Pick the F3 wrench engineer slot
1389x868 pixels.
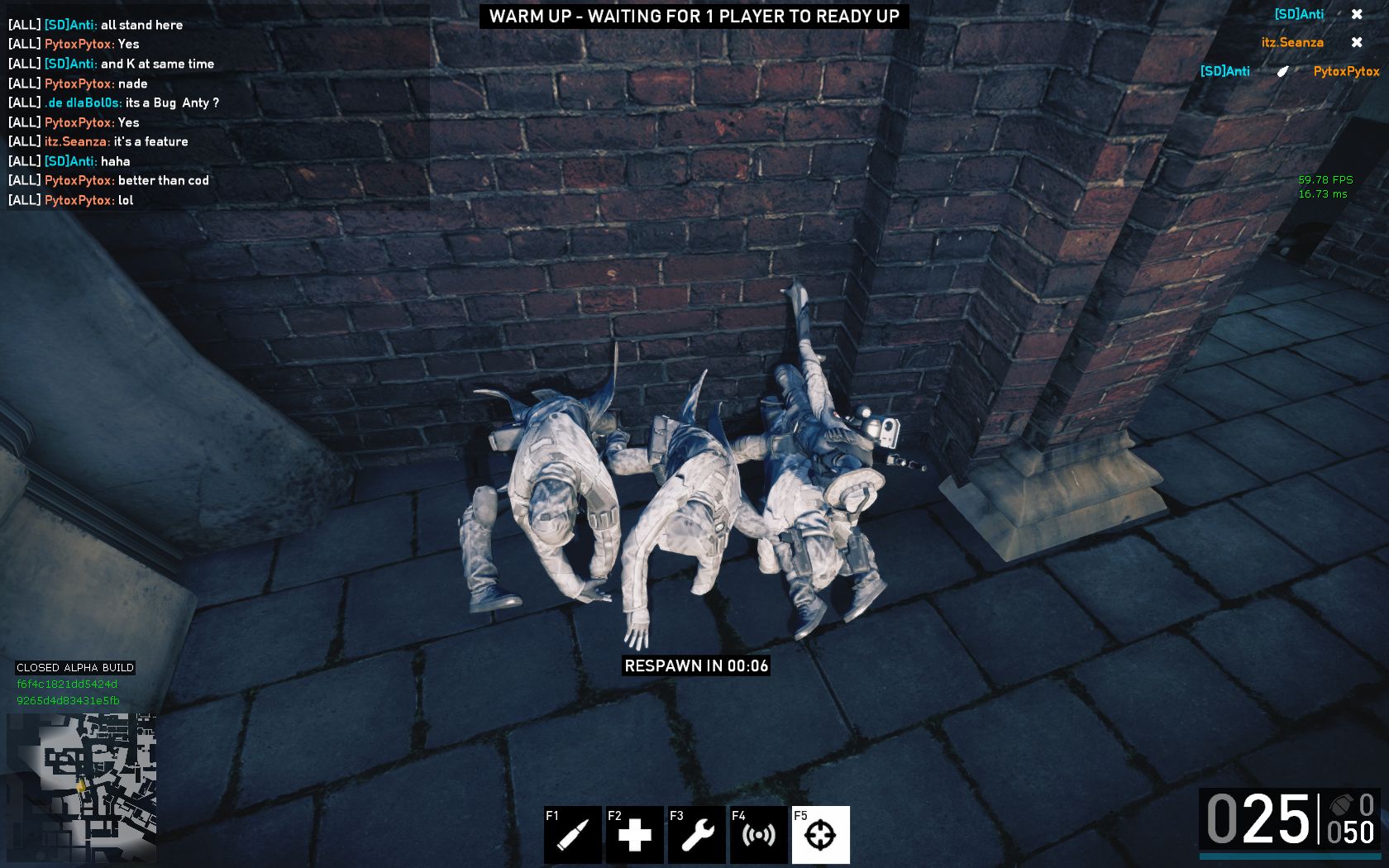point(696,834)
